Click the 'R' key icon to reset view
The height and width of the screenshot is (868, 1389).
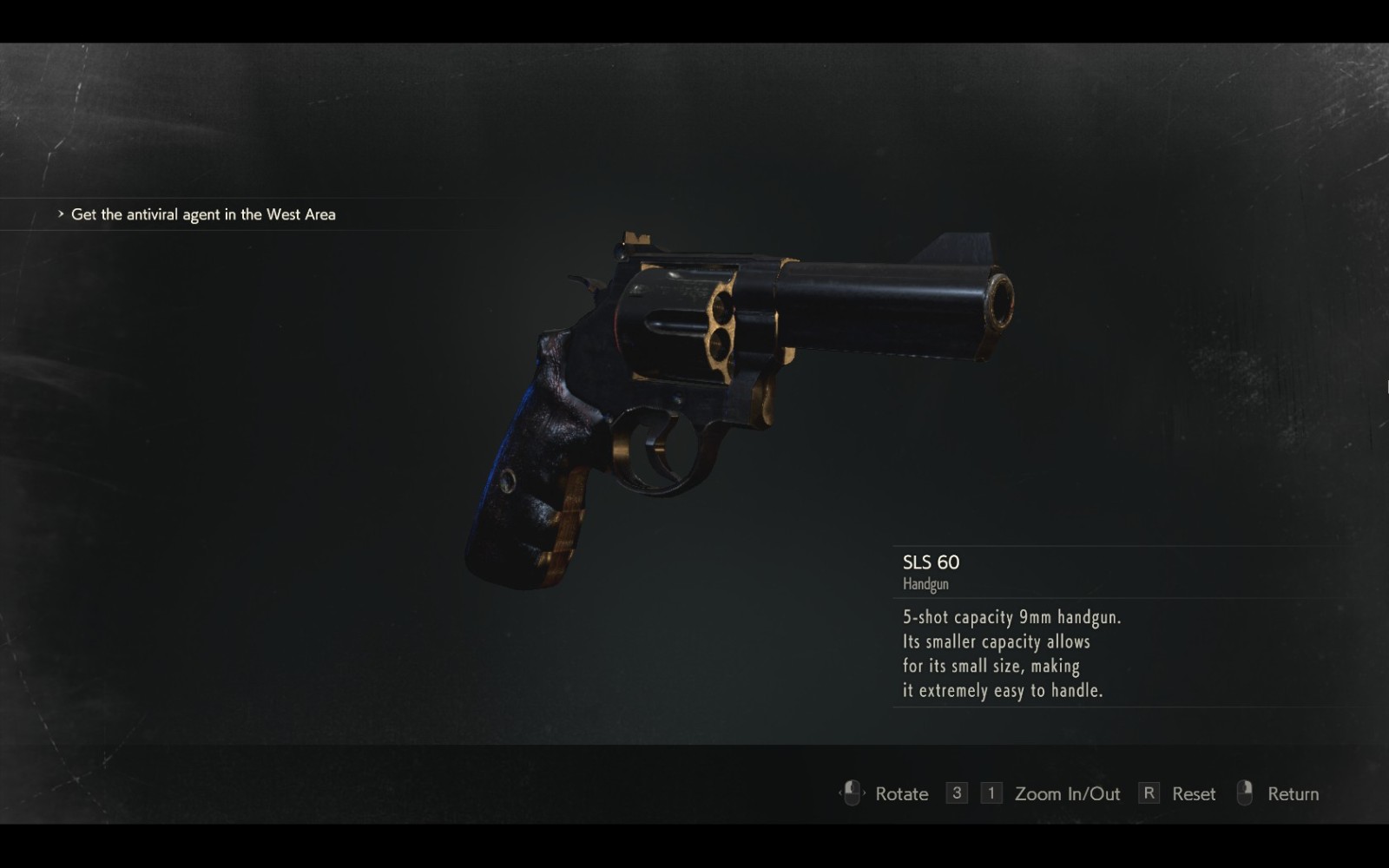(1150, 792)
